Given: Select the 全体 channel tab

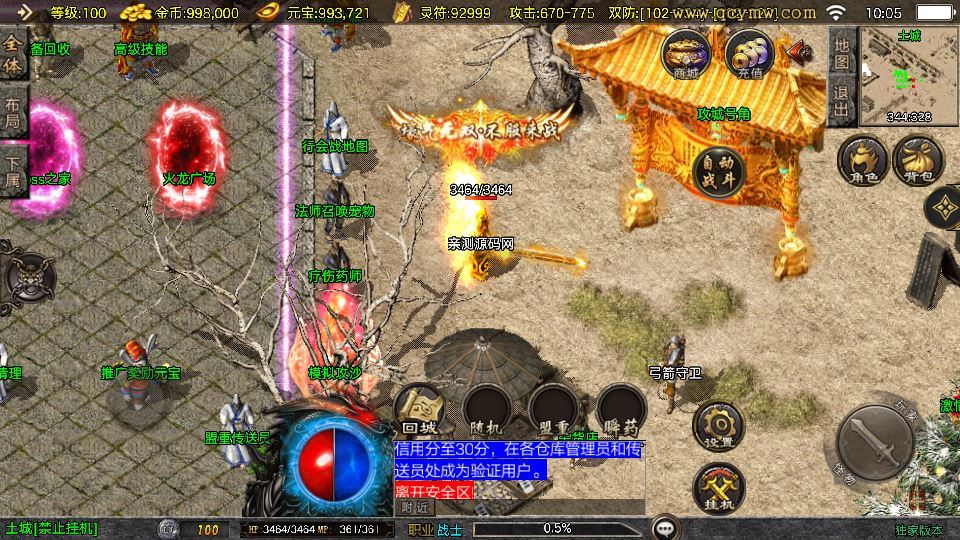Looking at the screenshot, I should (x=13, y=53).
